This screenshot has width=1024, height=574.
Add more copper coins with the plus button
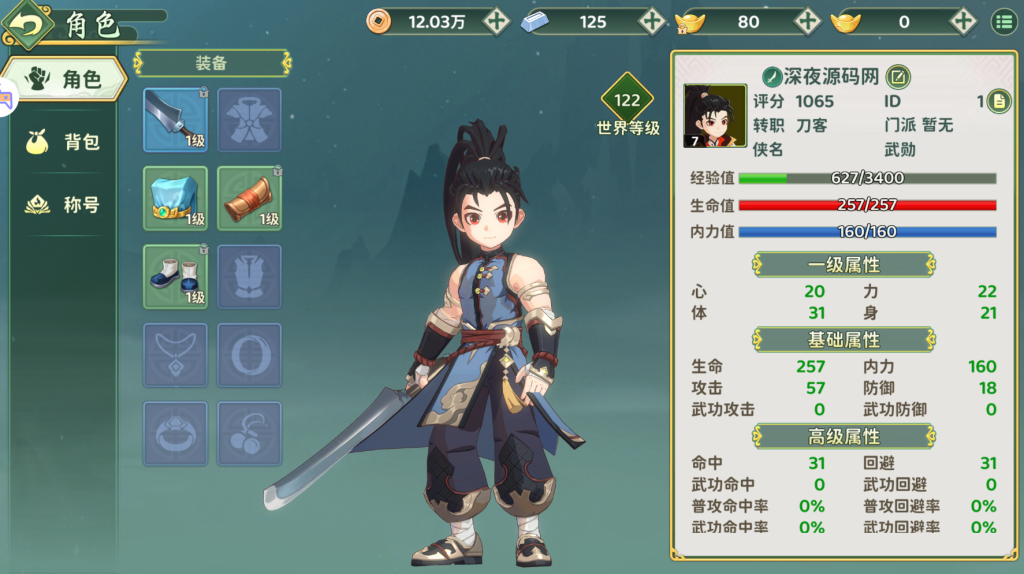[496, 21]
